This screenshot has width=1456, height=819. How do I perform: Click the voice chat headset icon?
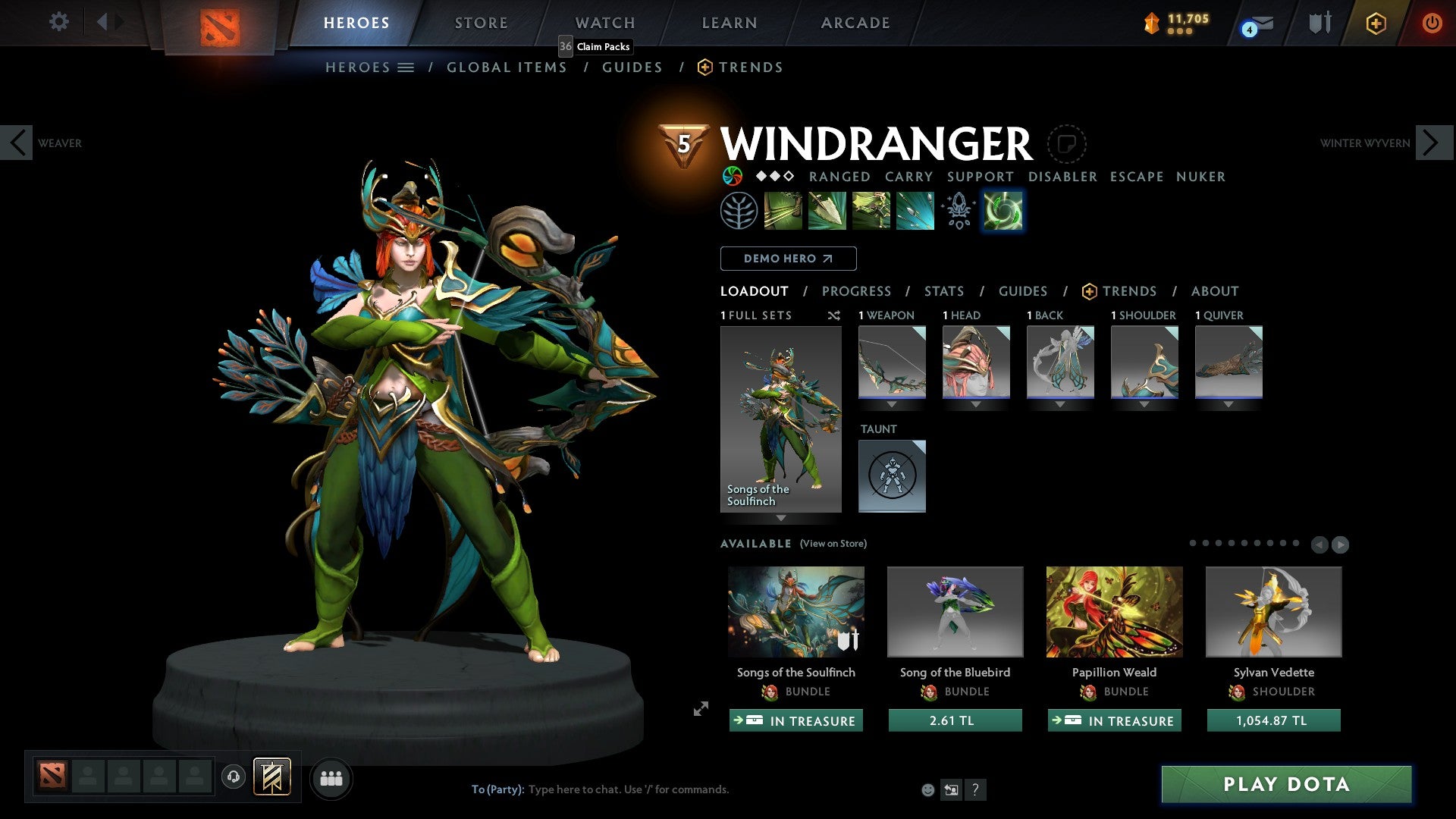234,778
